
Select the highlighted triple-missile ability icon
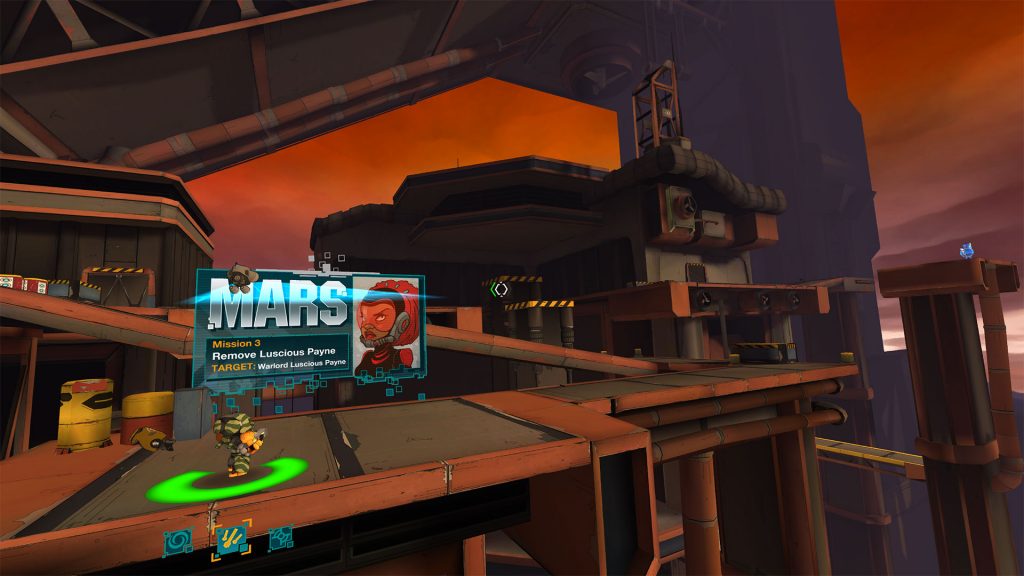[x=231, y=540]
